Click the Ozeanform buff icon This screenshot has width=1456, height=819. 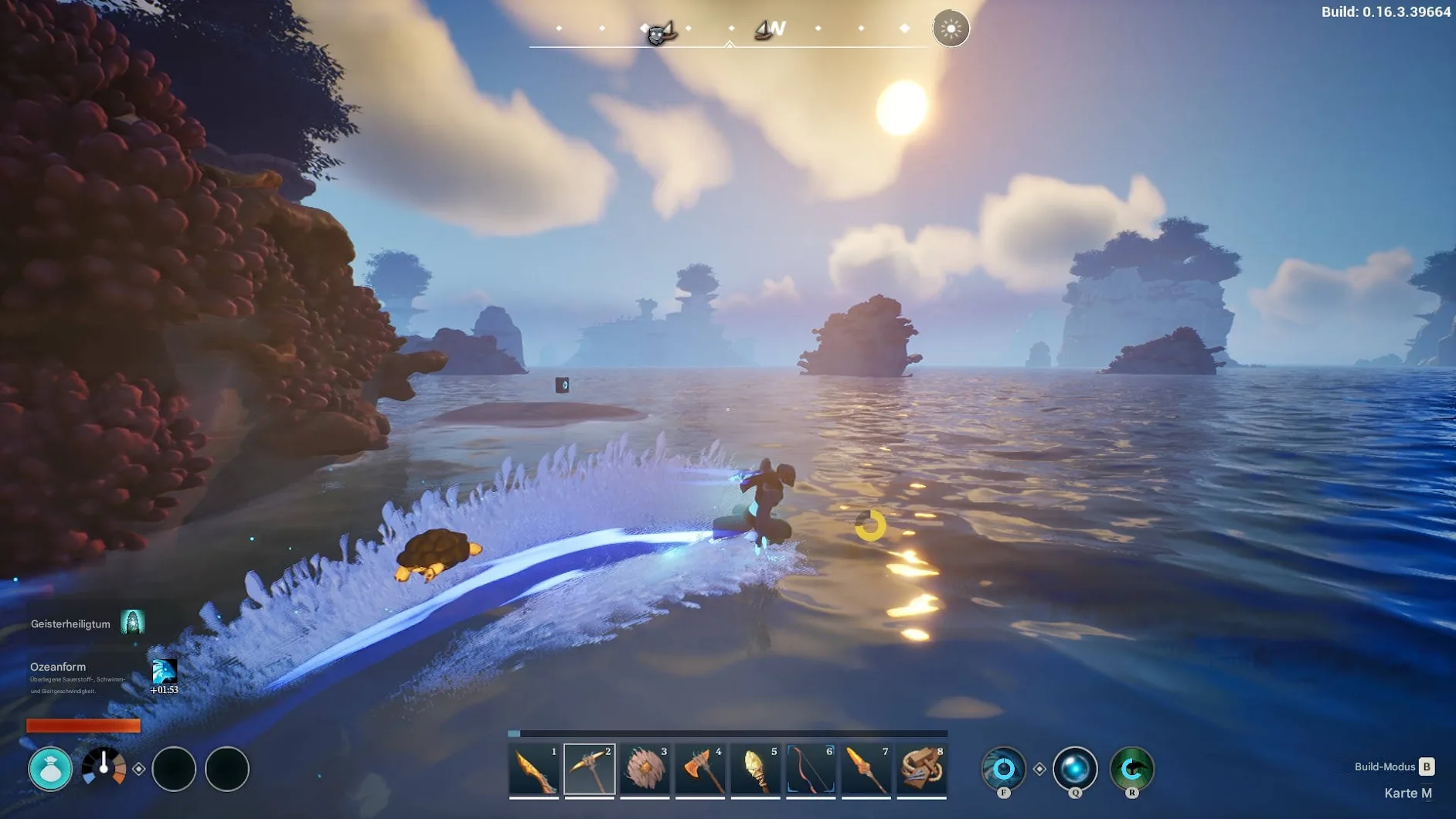tap(164, 671)
